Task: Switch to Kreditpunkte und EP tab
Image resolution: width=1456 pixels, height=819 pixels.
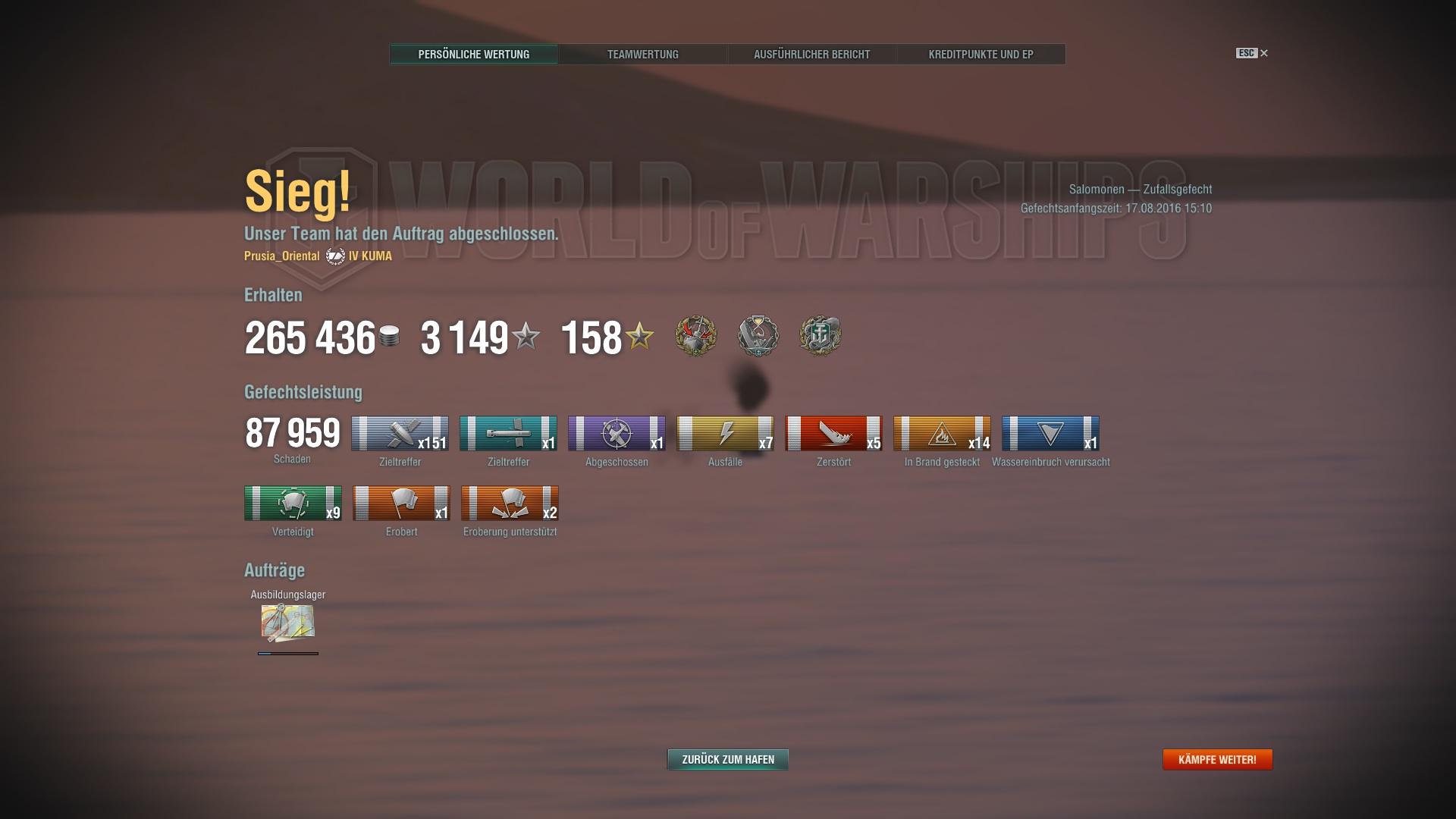Action: tap(981, 54)
